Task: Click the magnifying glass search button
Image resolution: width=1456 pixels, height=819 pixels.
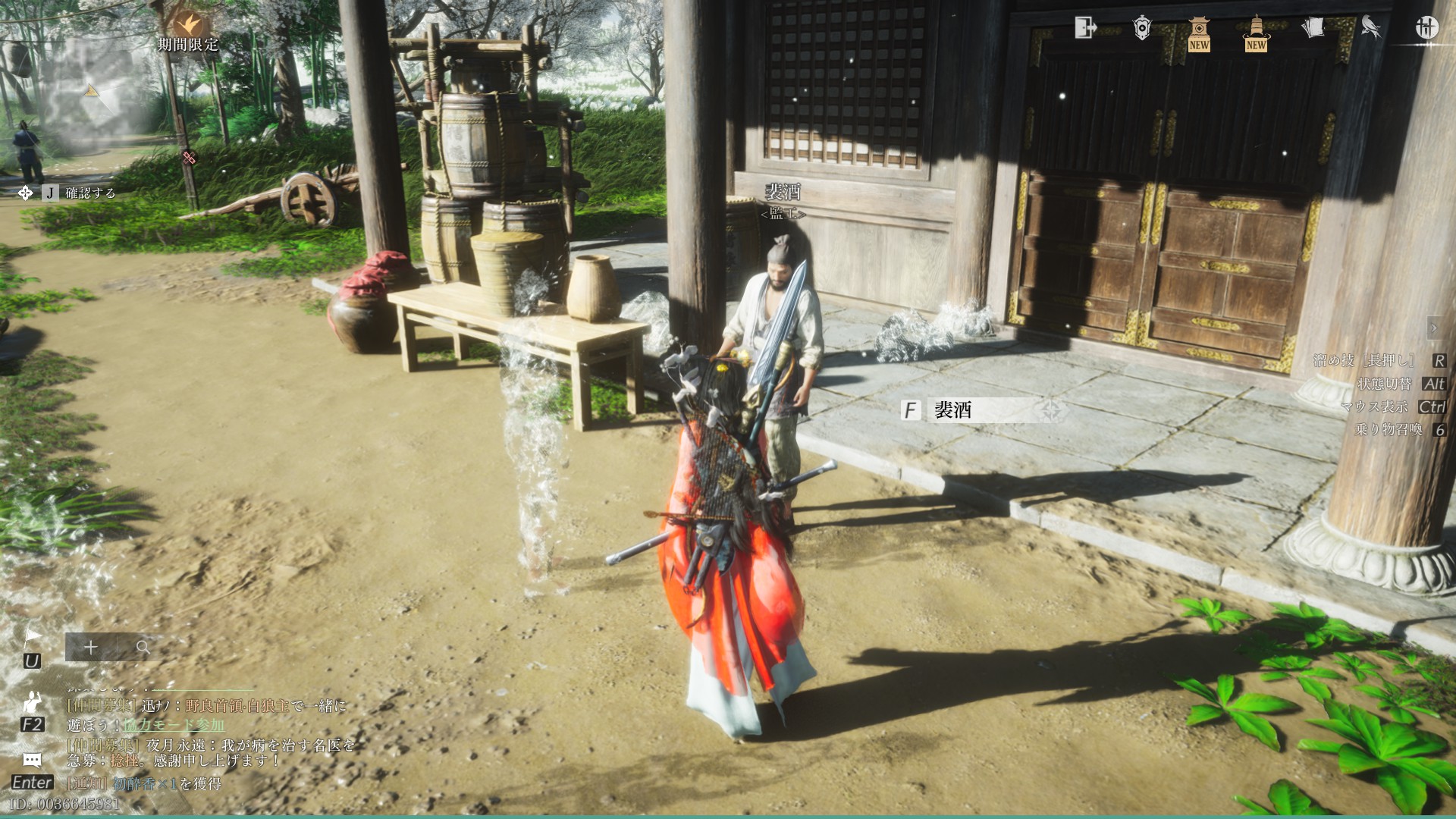Action: (x=143, y=648)
